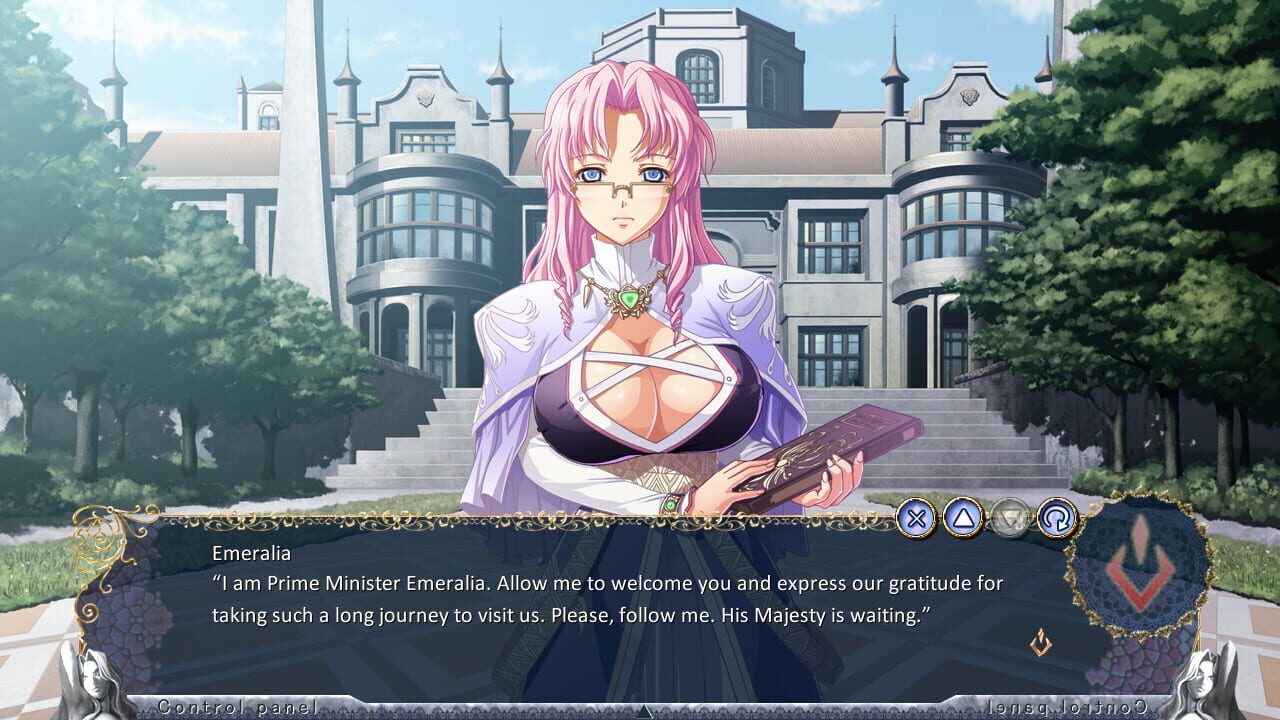
Task: Toggle the dialogue window visibility
Action: (919, 517)
